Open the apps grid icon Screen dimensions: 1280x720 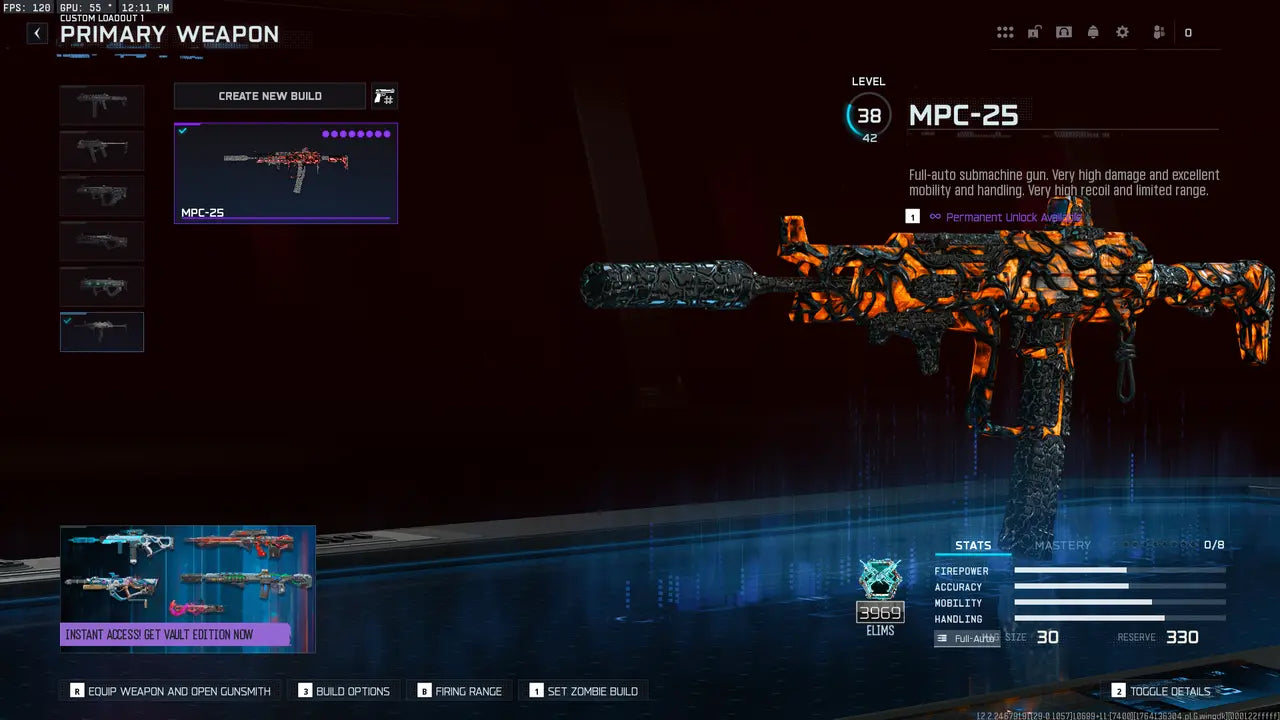click(x=1005, y=31)
